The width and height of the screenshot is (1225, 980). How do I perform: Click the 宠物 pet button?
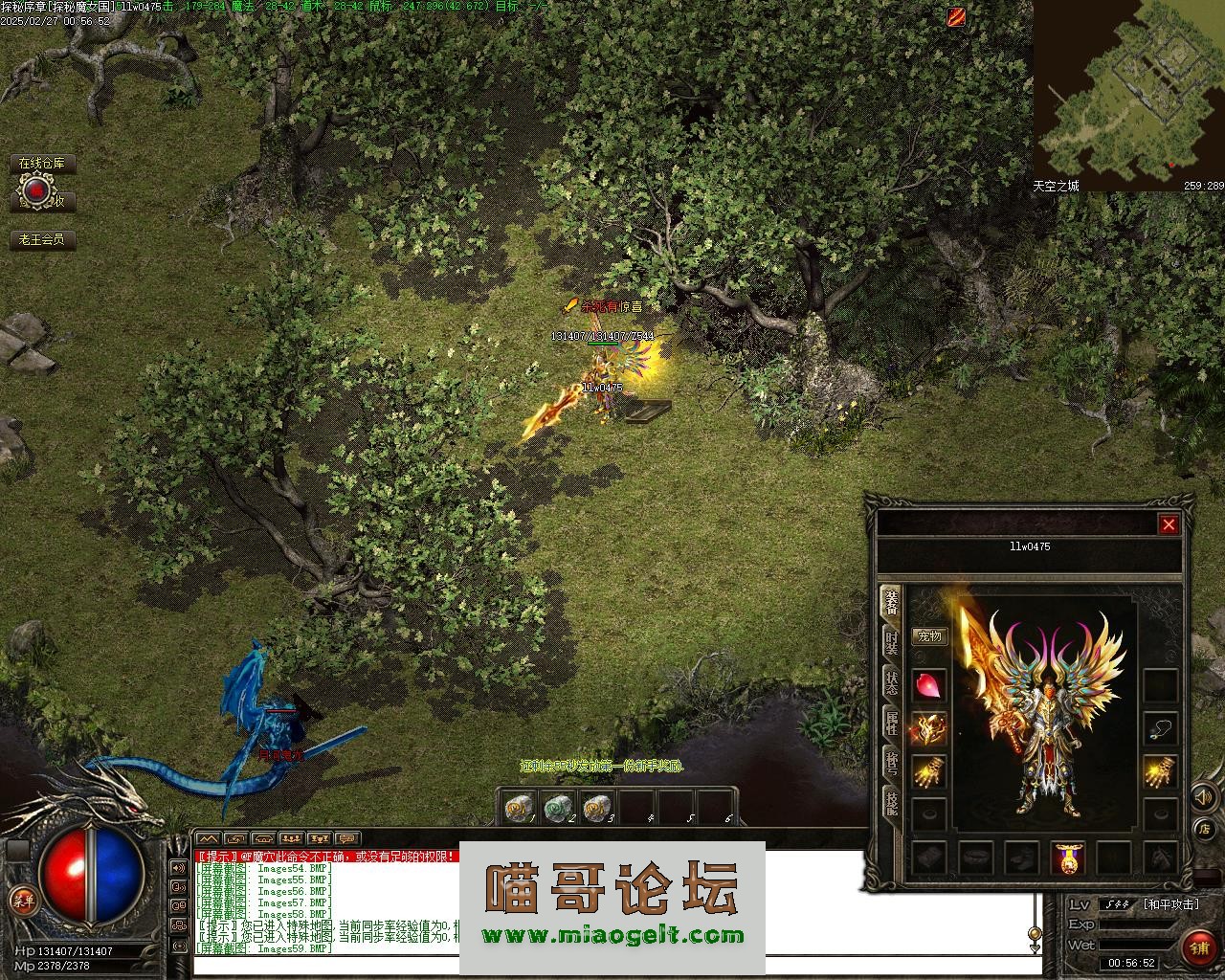[929, 635]
